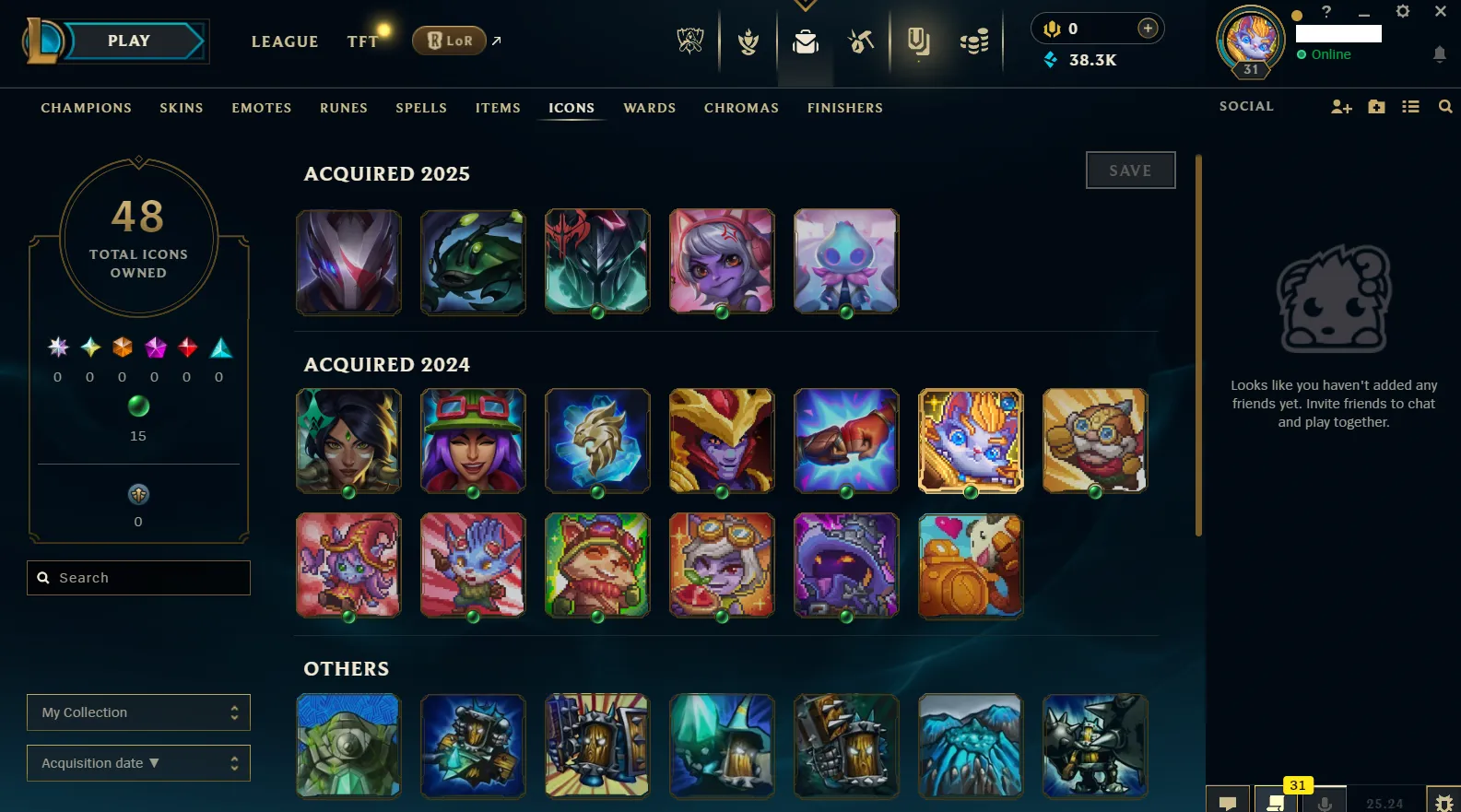Open Loot via the pickaxe icon
The height and width of the screenshot is (812, 1461).
(860, 41)
